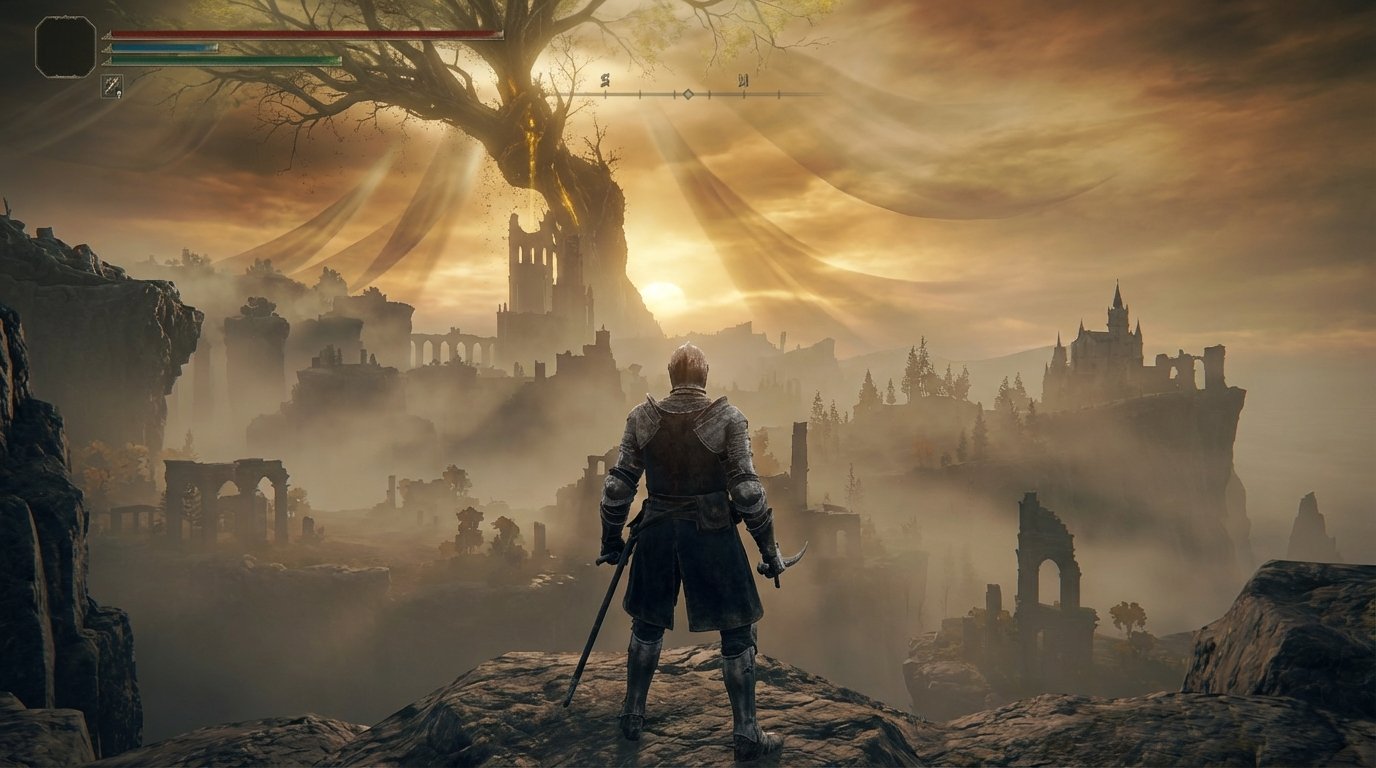Select the right rune glyph on the compass
1376x768 pixels.
coord(742,82)
